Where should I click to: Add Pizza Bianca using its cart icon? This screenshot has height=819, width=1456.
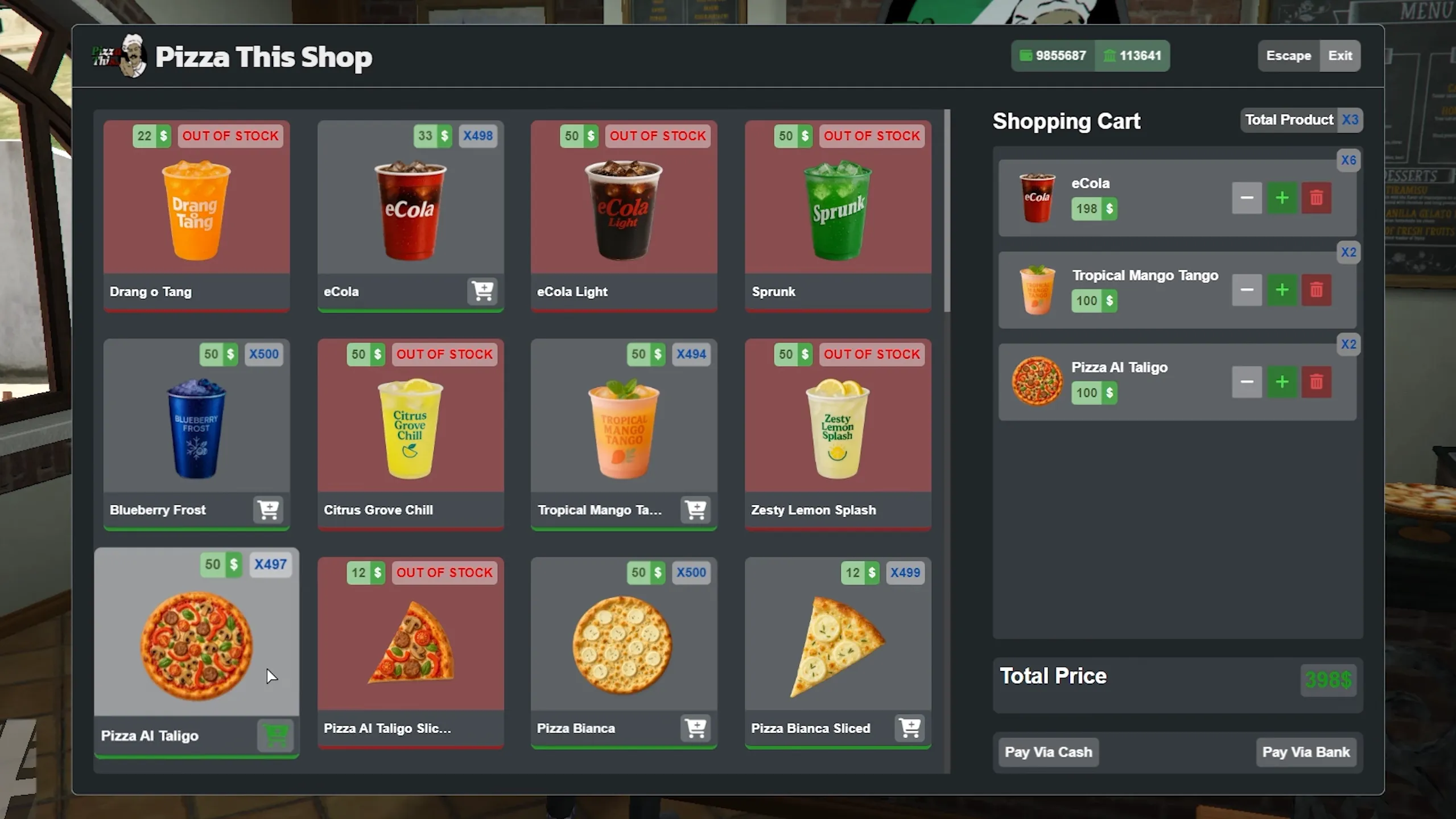point(696,728)
